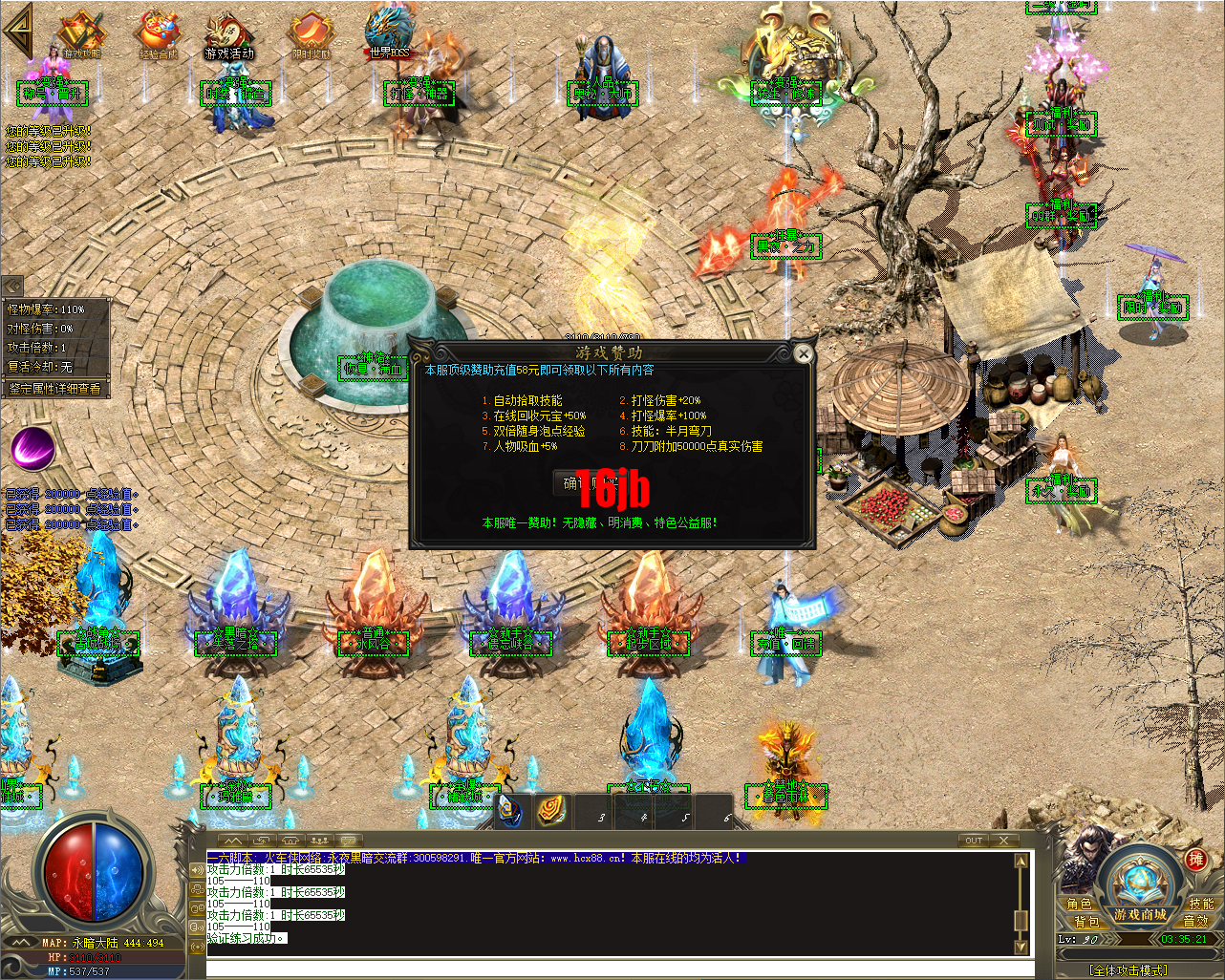
Task: Select the purple orb item icon on the left
Action: click(33, 447)
